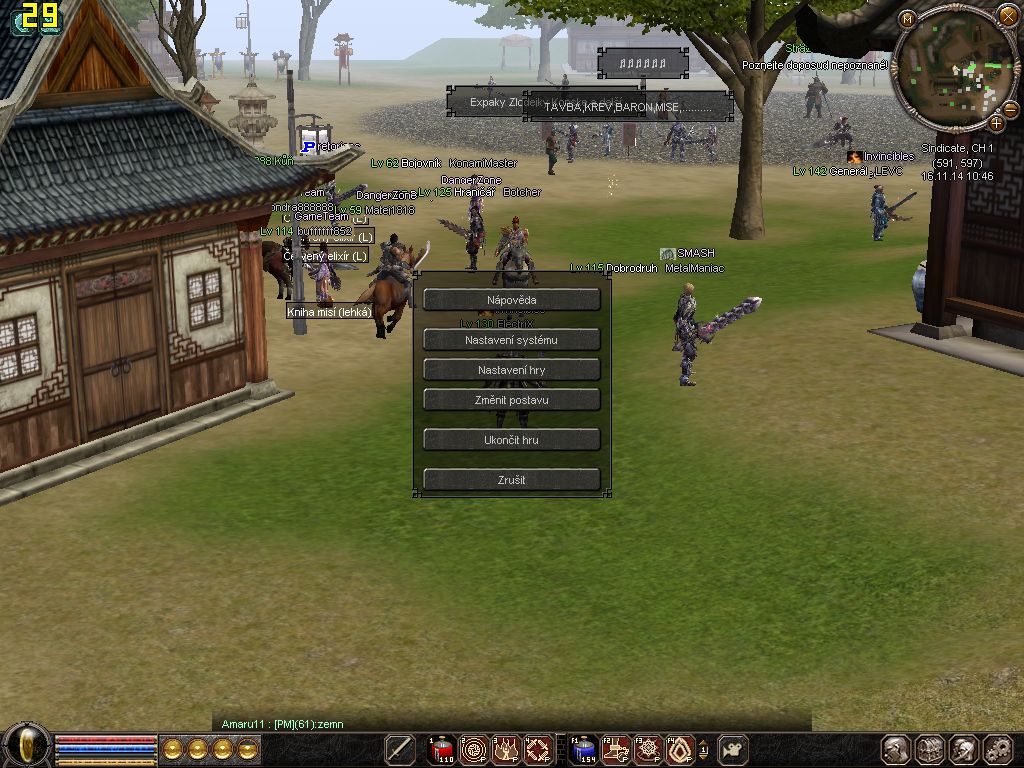Select the sword attack icon

(x=400, y=749)
